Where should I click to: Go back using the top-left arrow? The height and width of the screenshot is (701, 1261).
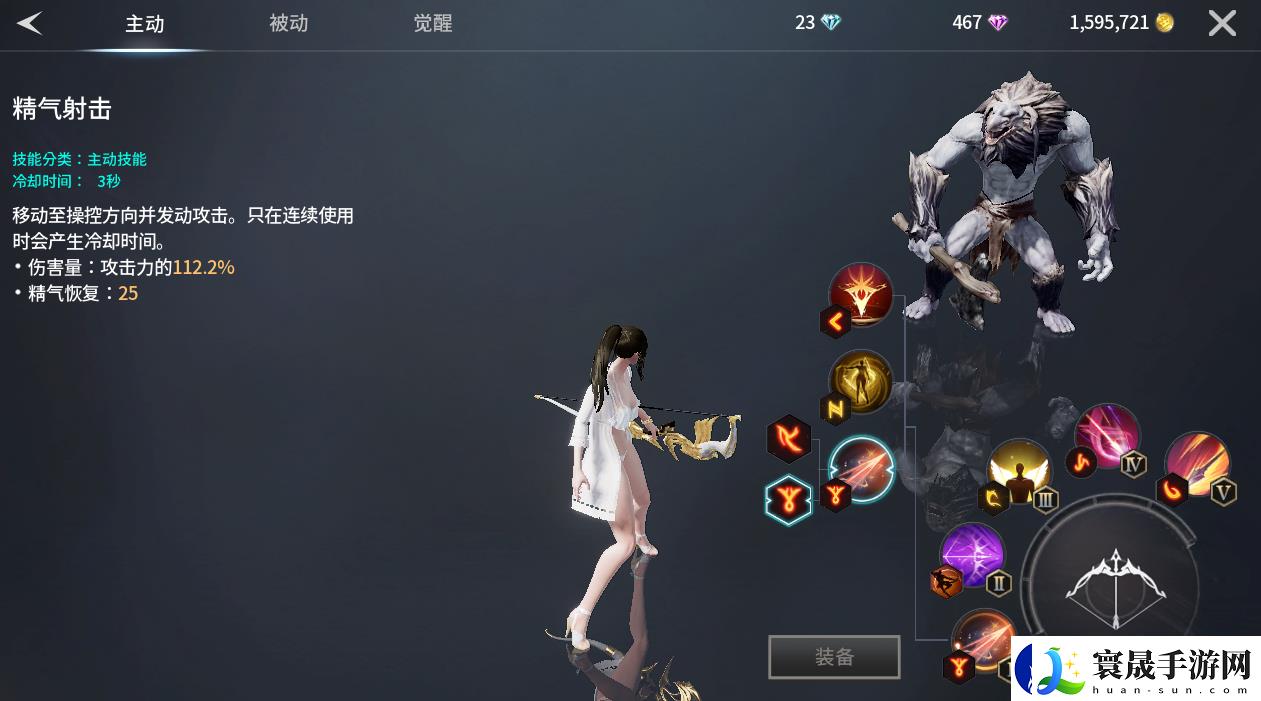[x=29, y=23]
